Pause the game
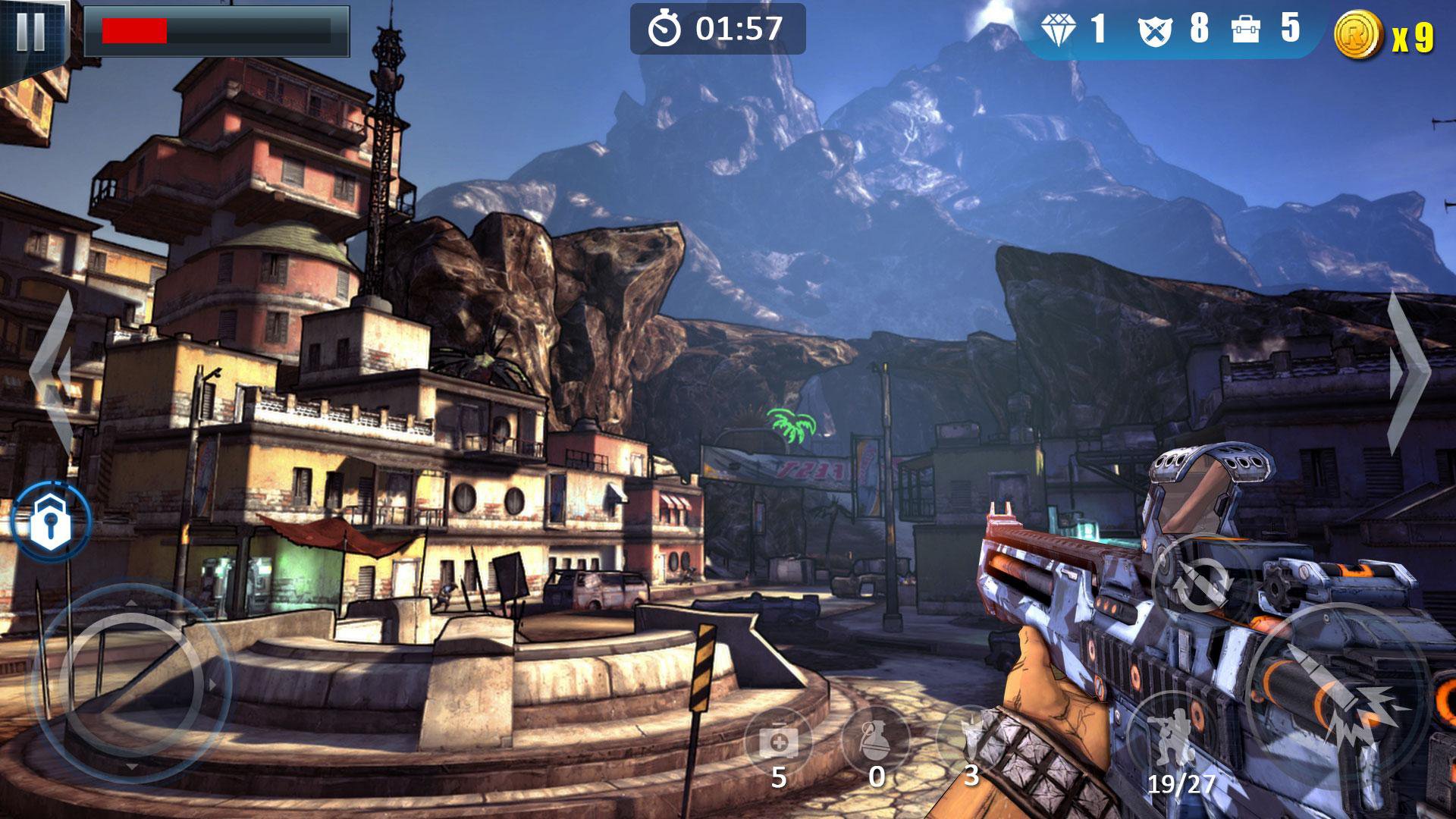 click(30, 32)
